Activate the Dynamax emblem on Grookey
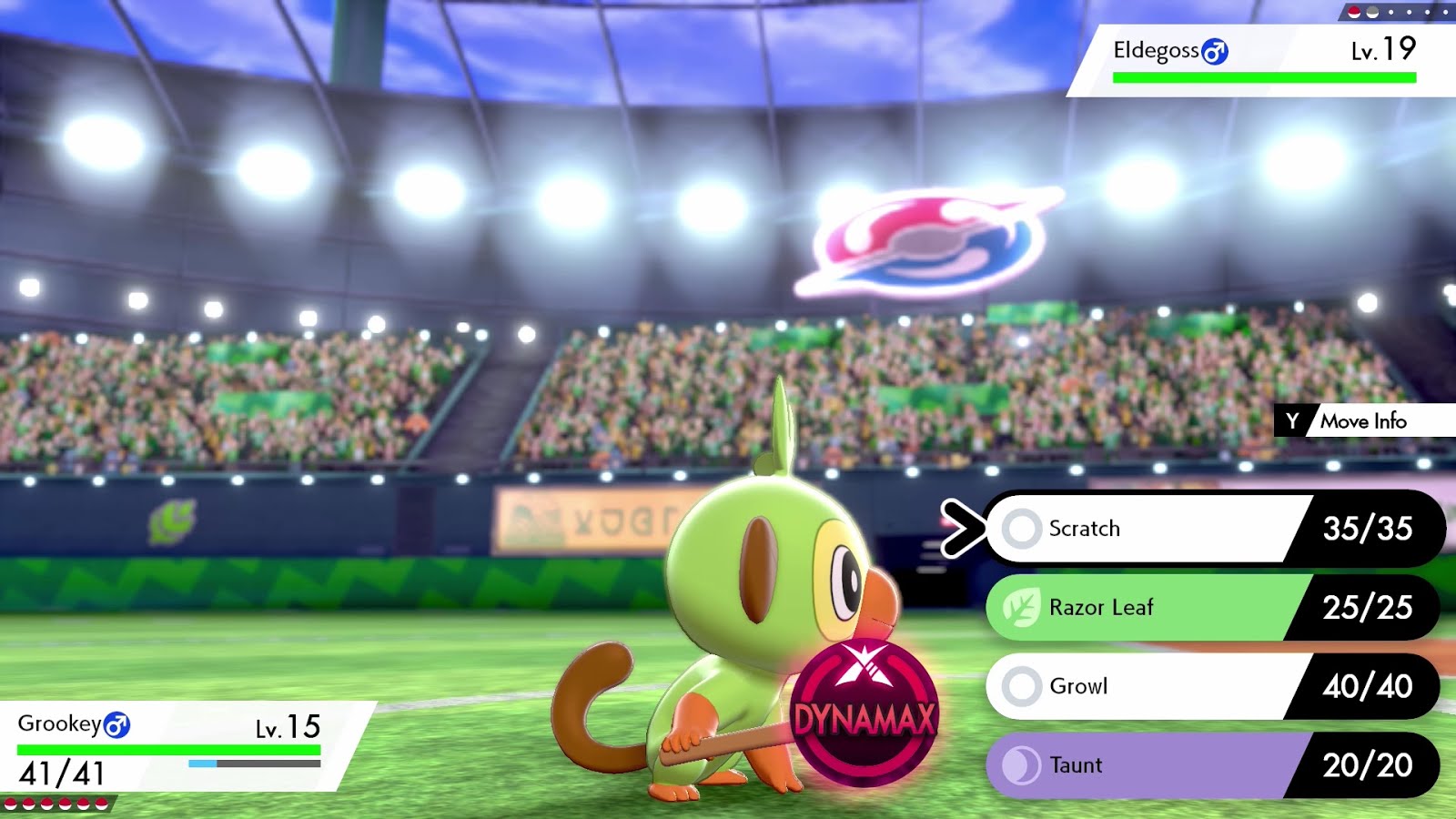The height and width of the screenshot is (819, 1456). [x=864, y=714]
